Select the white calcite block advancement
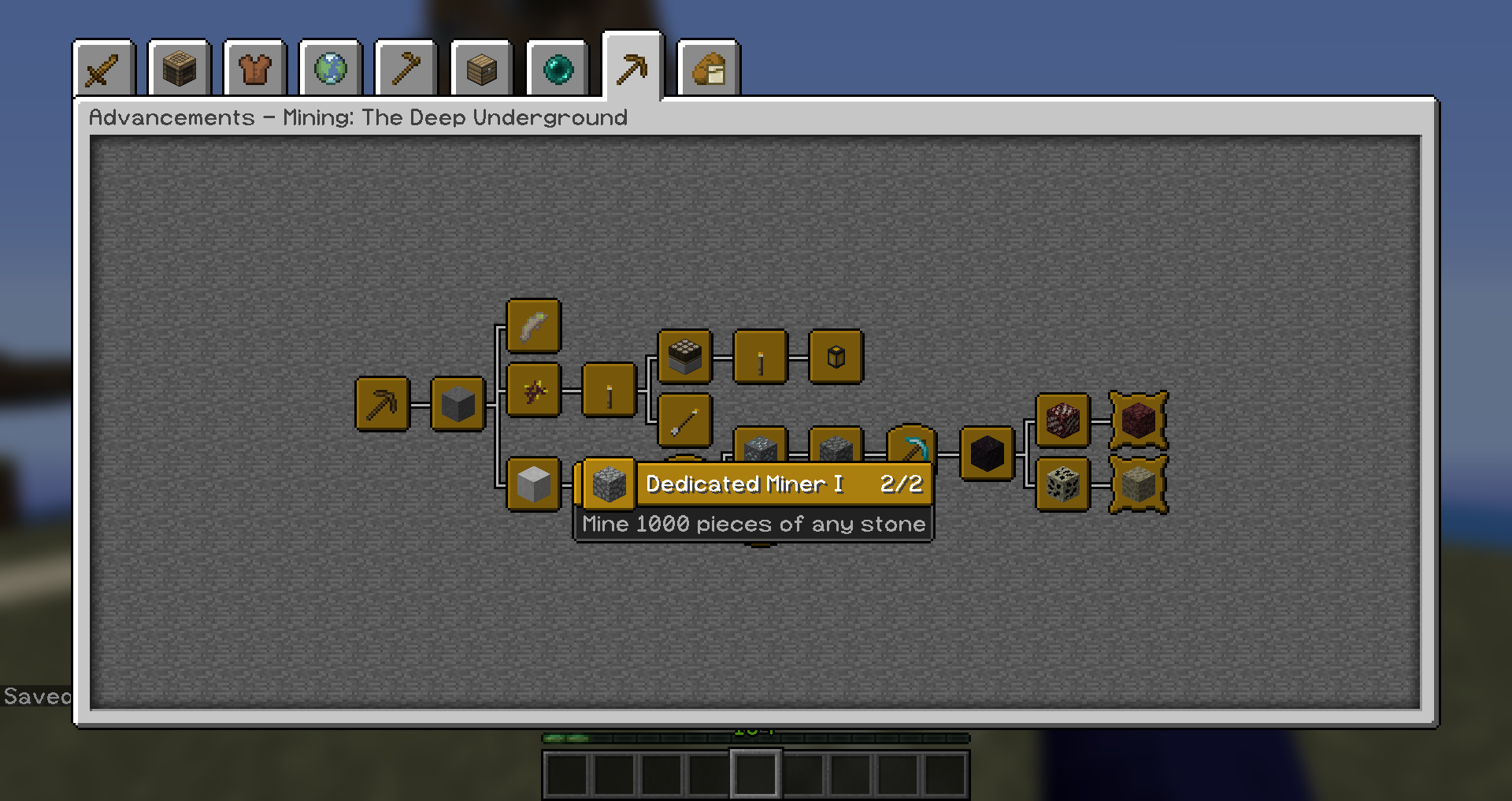1512x801 pixels. coord(533,484)
